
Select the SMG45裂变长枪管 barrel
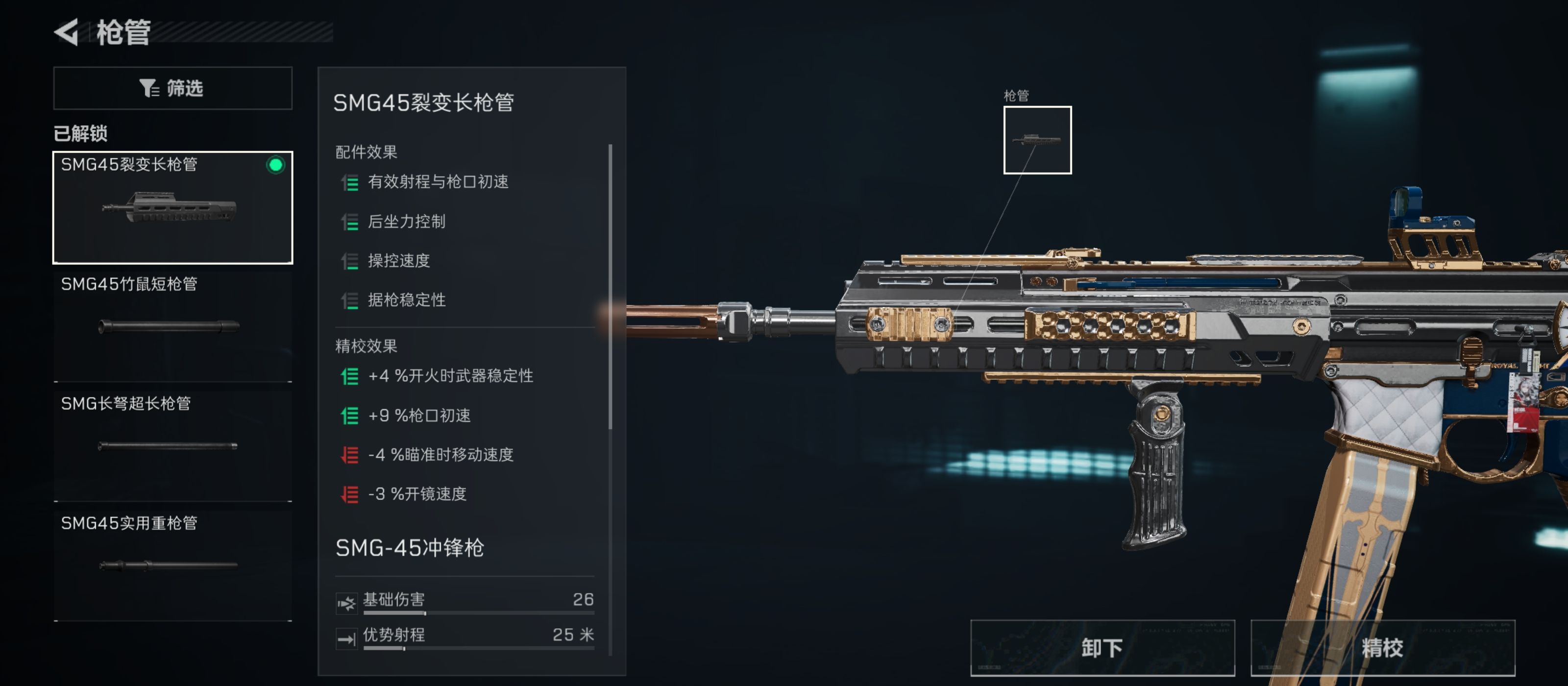coord(173,208)
